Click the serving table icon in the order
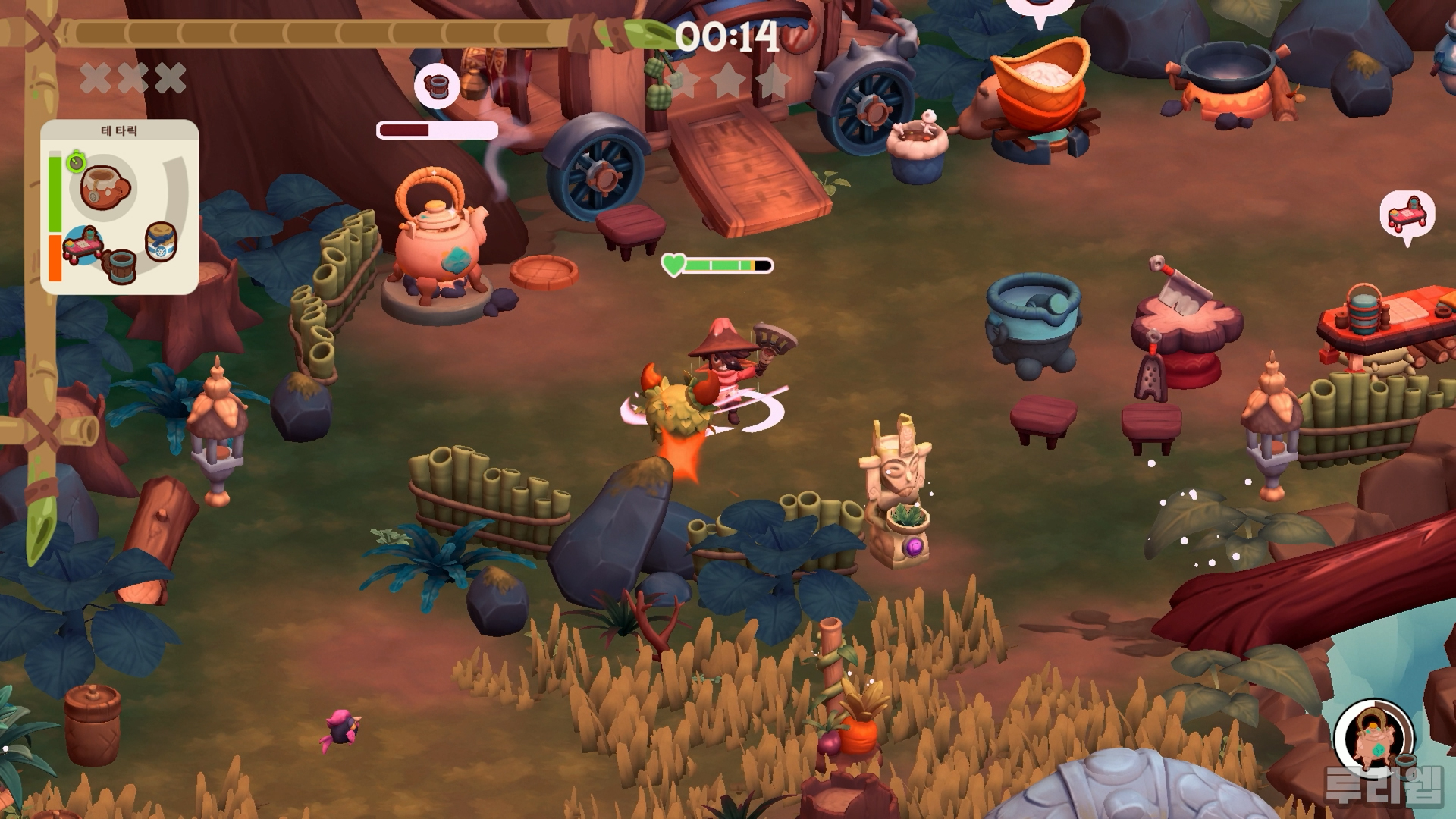The width and height of the screenshot is (1456, 819). click(x=82, y=245)
